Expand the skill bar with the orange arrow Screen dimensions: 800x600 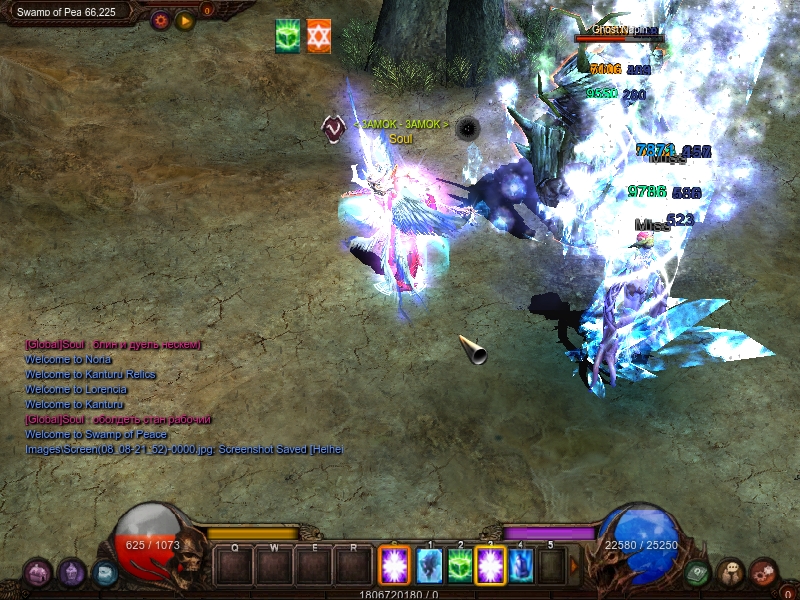(x=574, y=566)
